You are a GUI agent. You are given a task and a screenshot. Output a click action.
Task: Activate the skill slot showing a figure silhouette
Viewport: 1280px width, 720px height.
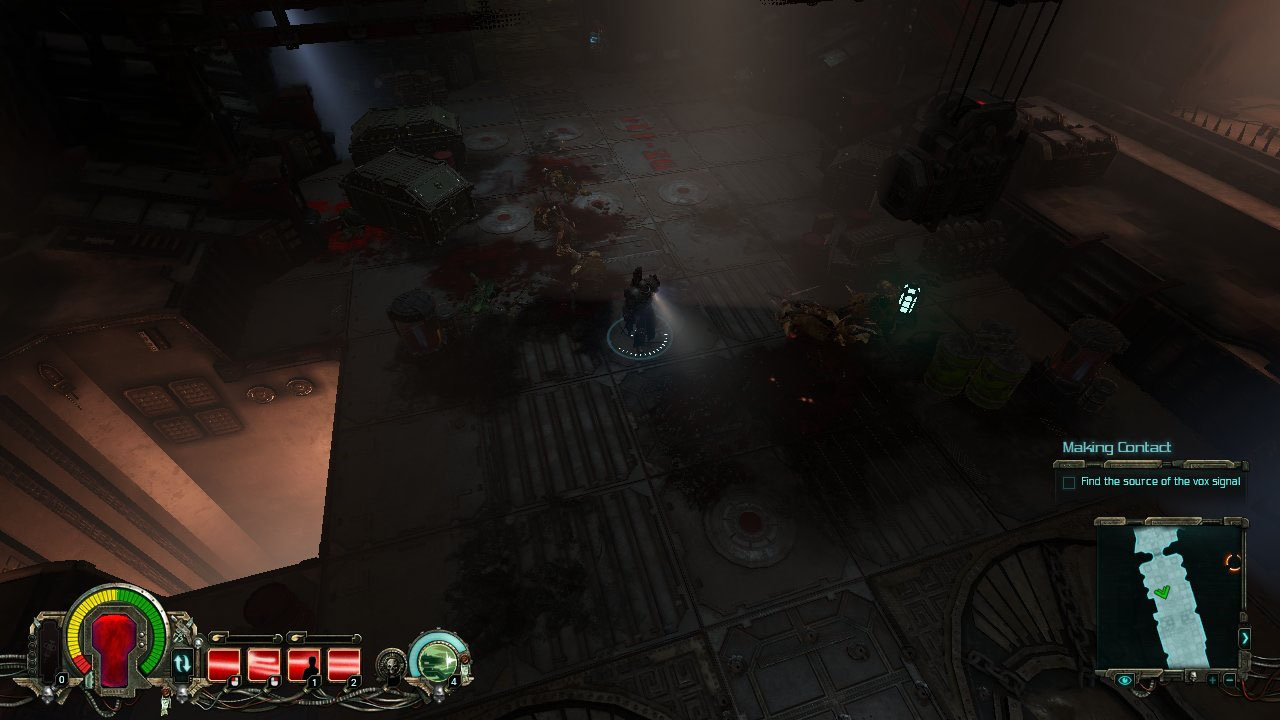(x=304, y=663)
